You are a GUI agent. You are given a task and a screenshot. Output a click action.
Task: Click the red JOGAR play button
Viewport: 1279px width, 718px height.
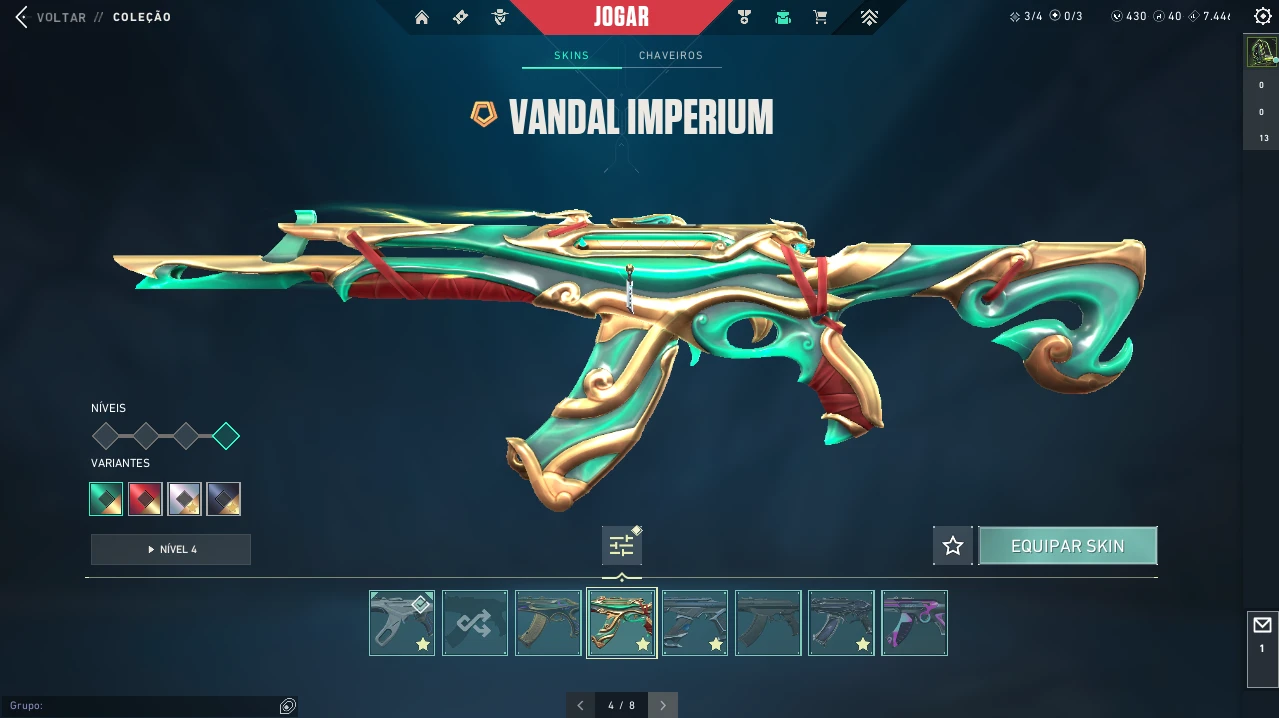click(x=621, y=17)
